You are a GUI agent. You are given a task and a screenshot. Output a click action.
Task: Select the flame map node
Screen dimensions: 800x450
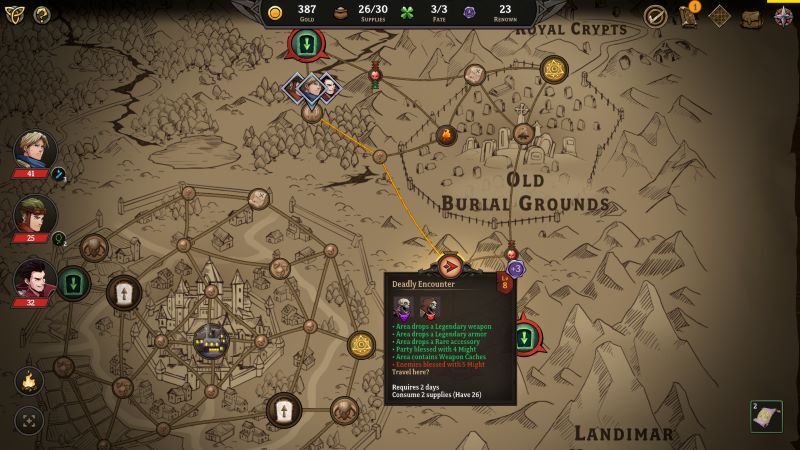pos(446,135)
